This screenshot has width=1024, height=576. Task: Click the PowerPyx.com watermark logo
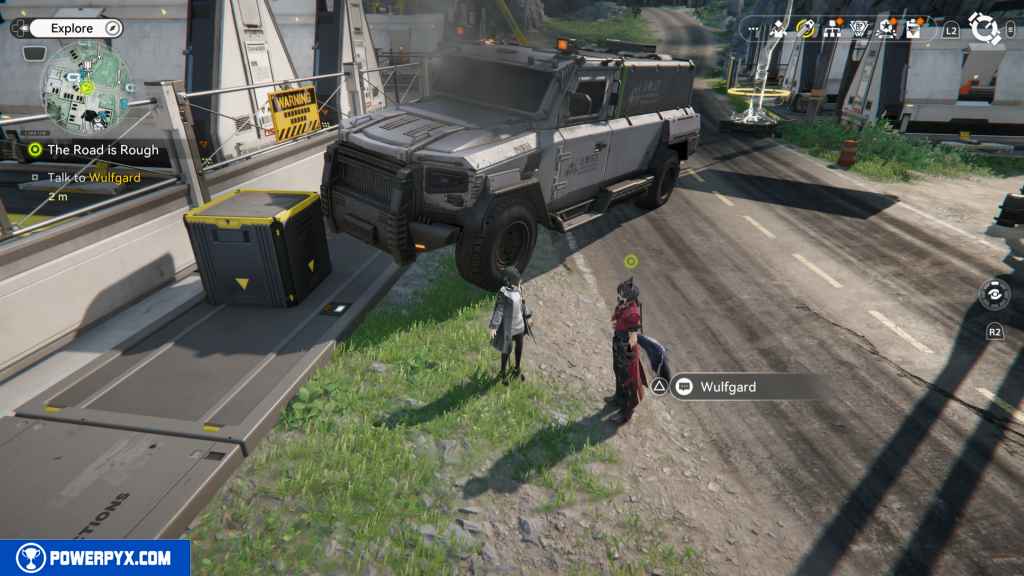click(95, 558)
